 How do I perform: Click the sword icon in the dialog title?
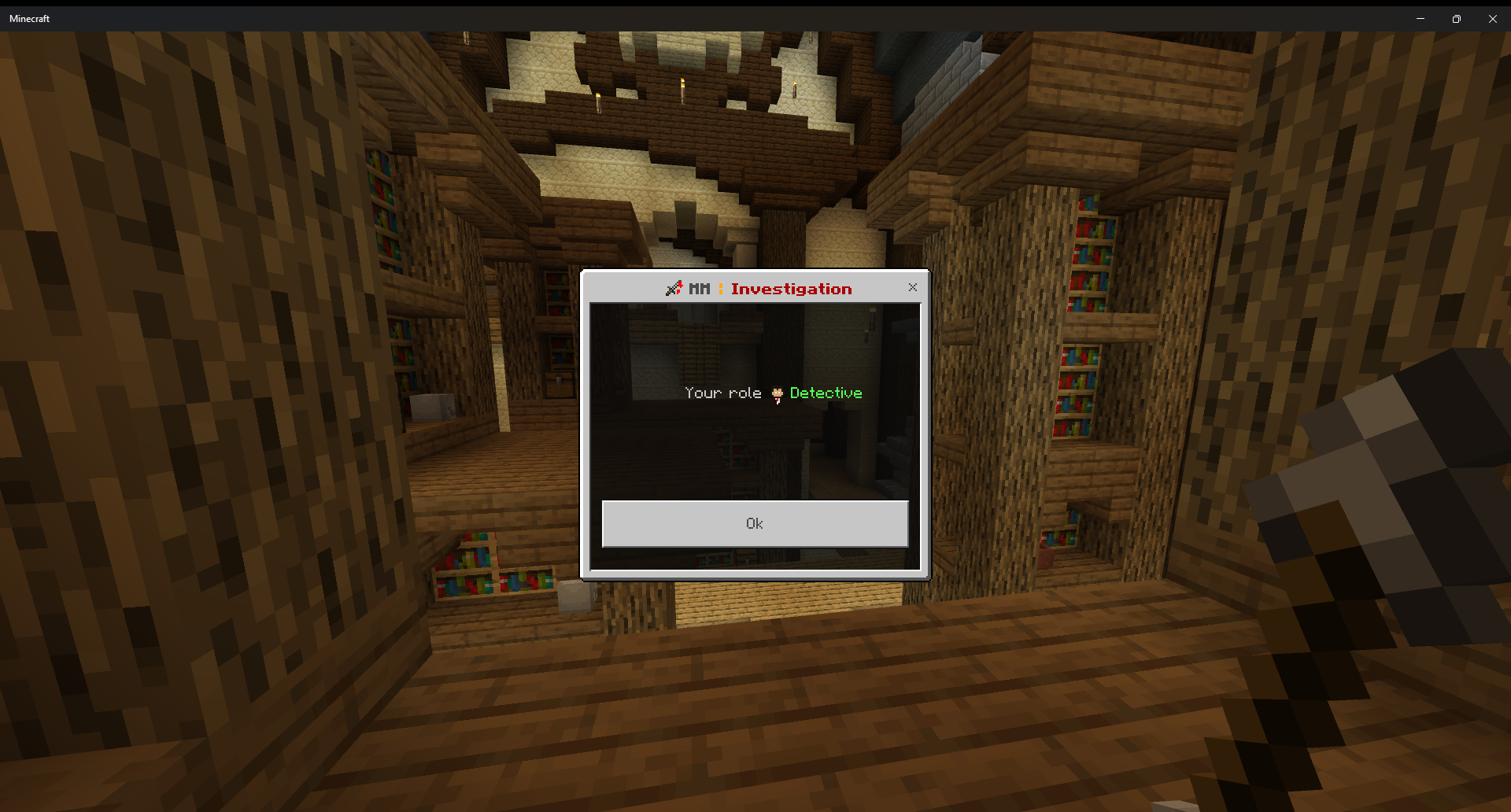click(x=674, y=288)
